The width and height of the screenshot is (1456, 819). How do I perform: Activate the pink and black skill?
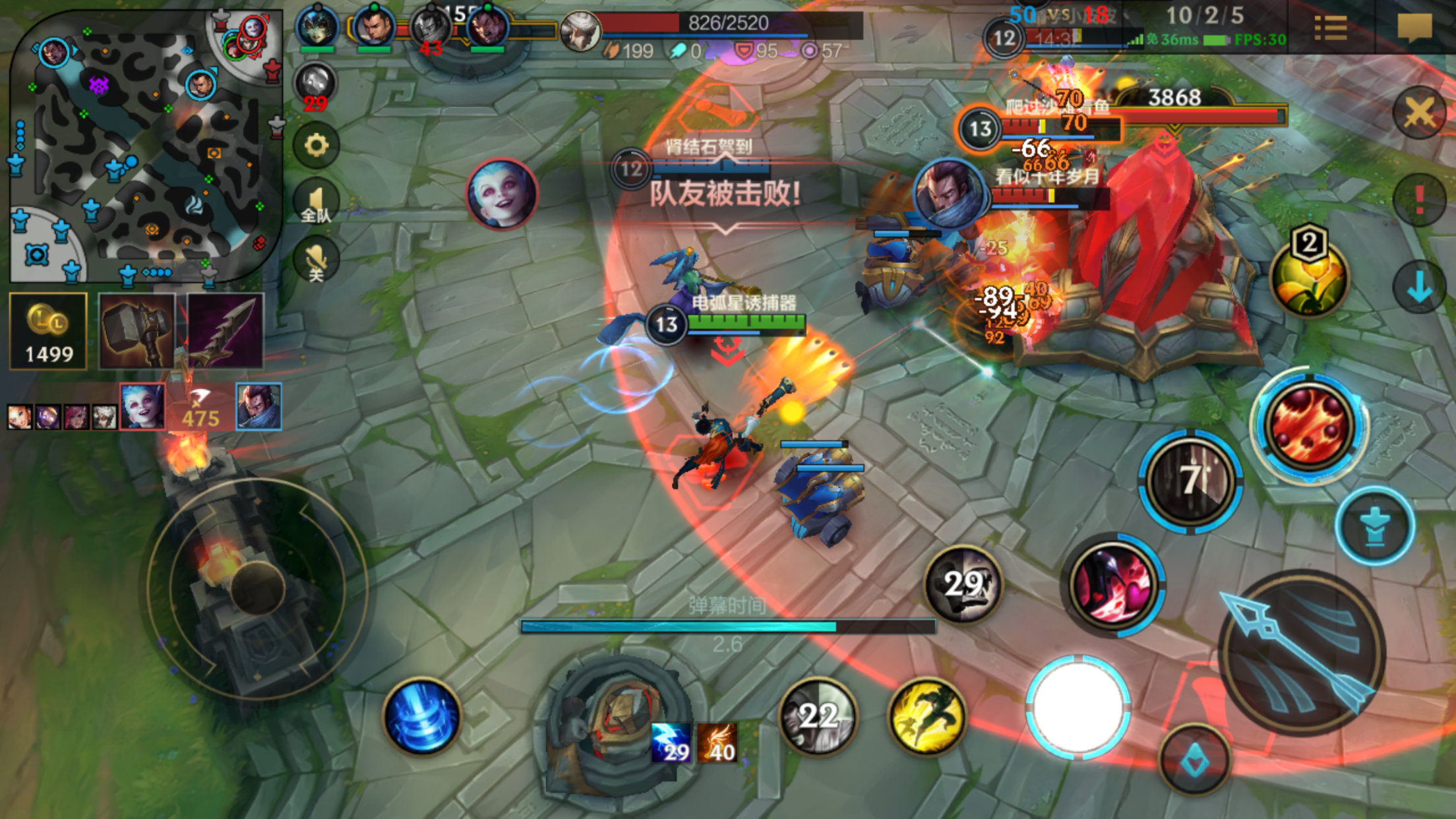(1113, 585)
